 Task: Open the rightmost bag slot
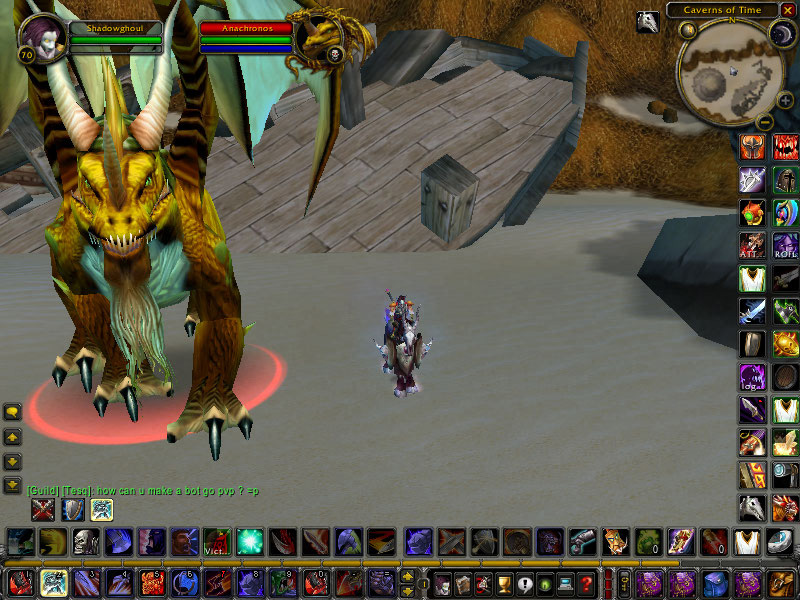tap(781, 583)
